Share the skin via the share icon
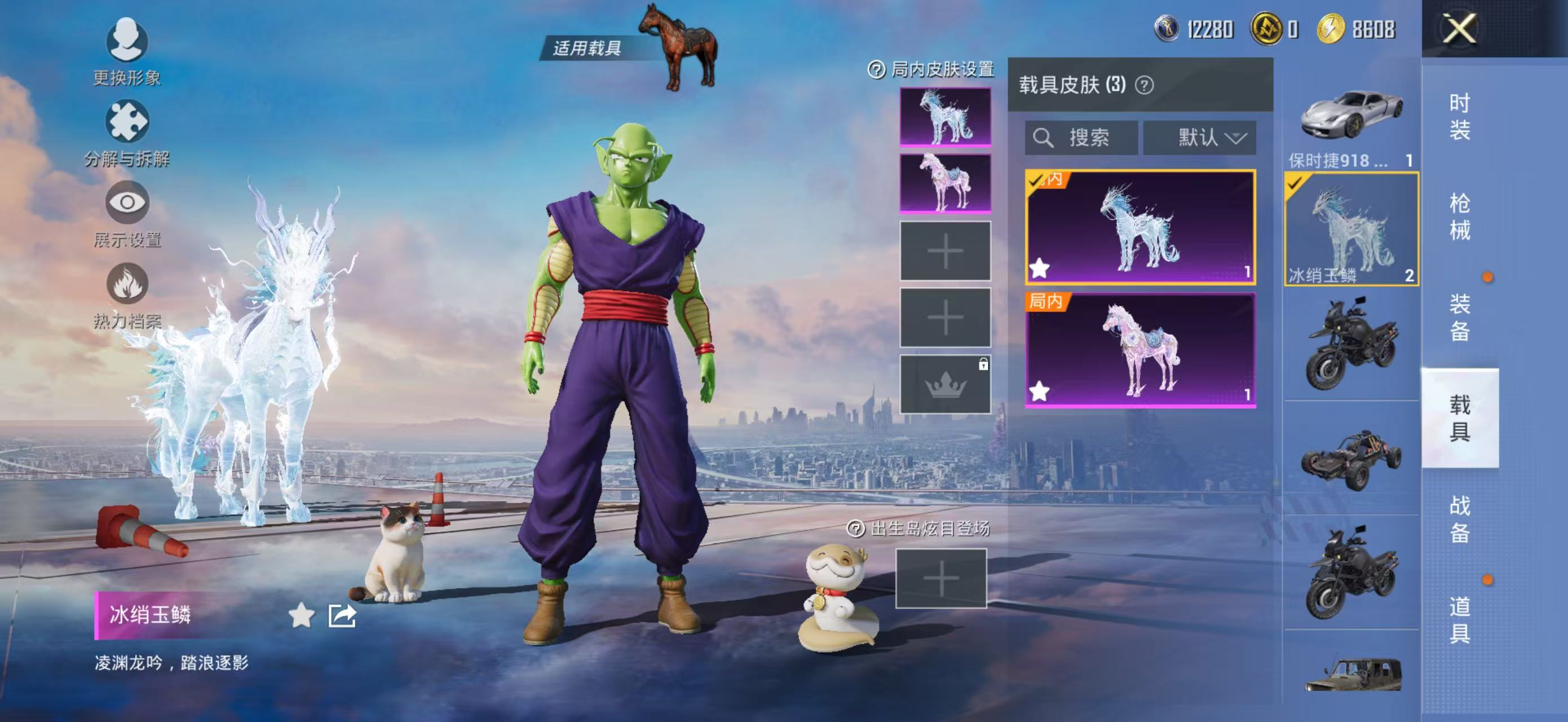Screen dimensions: 1568x722 [x=342, y=615]
